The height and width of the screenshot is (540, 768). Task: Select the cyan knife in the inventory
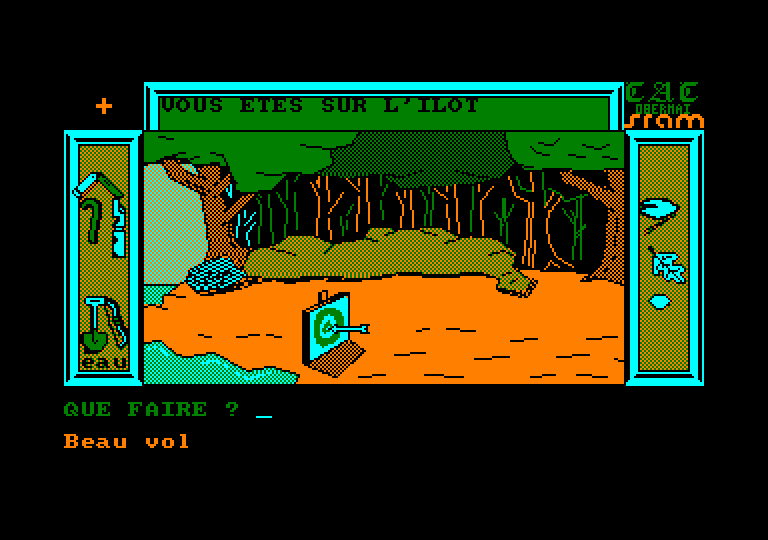point(120,230)
